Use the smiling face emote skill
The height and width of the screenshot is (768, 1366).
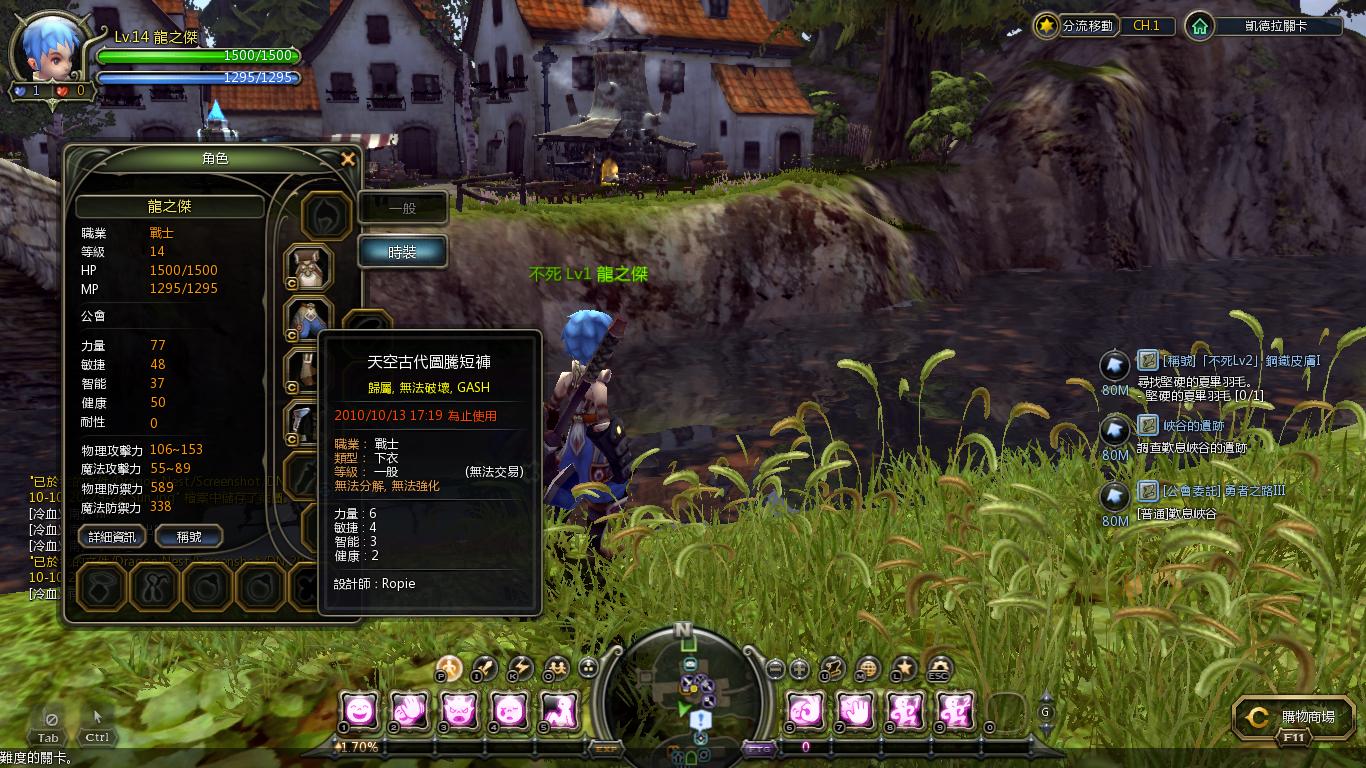[360, 710]
